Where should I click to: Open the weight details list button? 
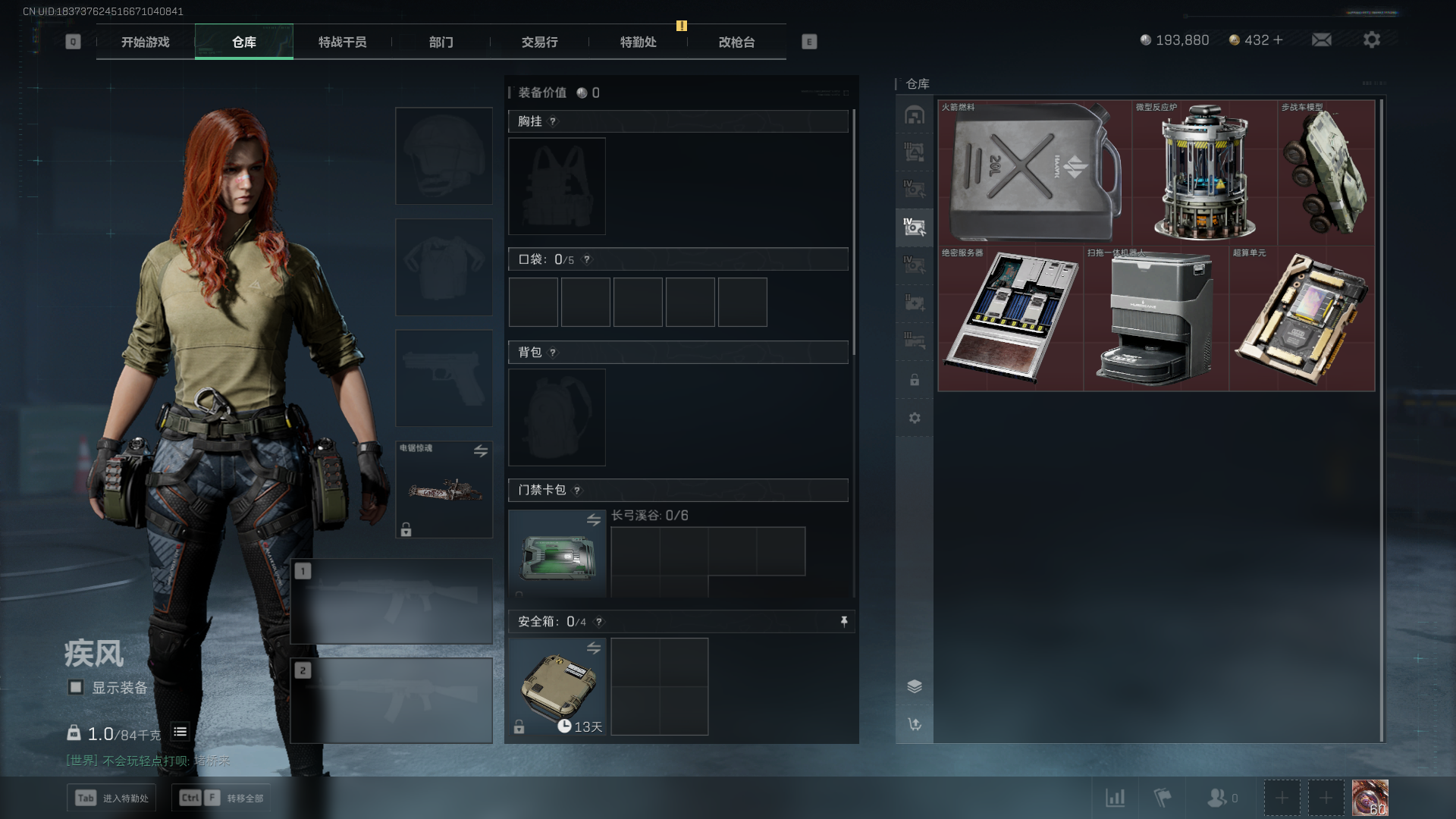tap(180, 732)
